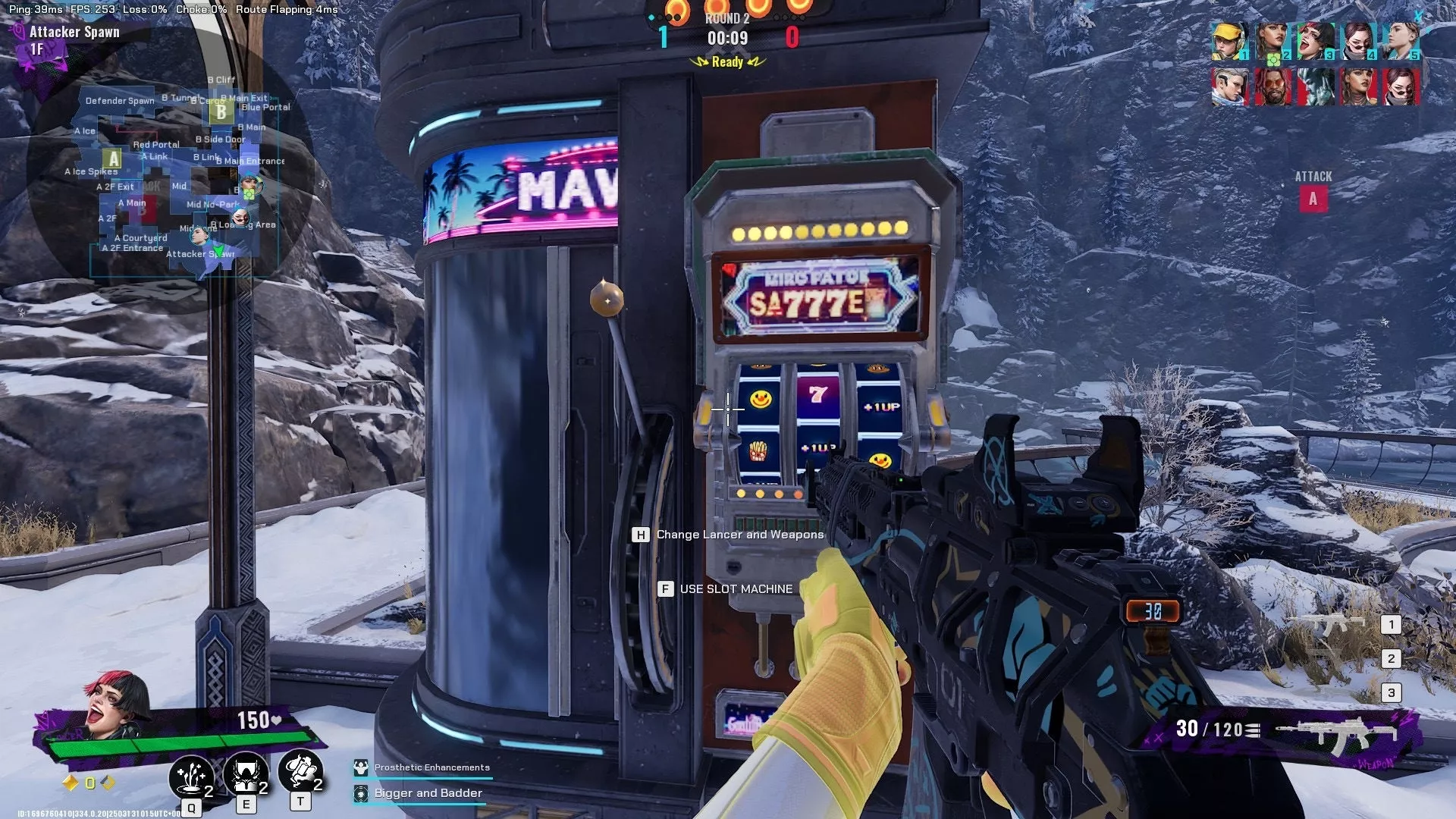Choose the rifle in weapon slot 1
The height and width of the screenshot is (819, 1456).
1333,624
